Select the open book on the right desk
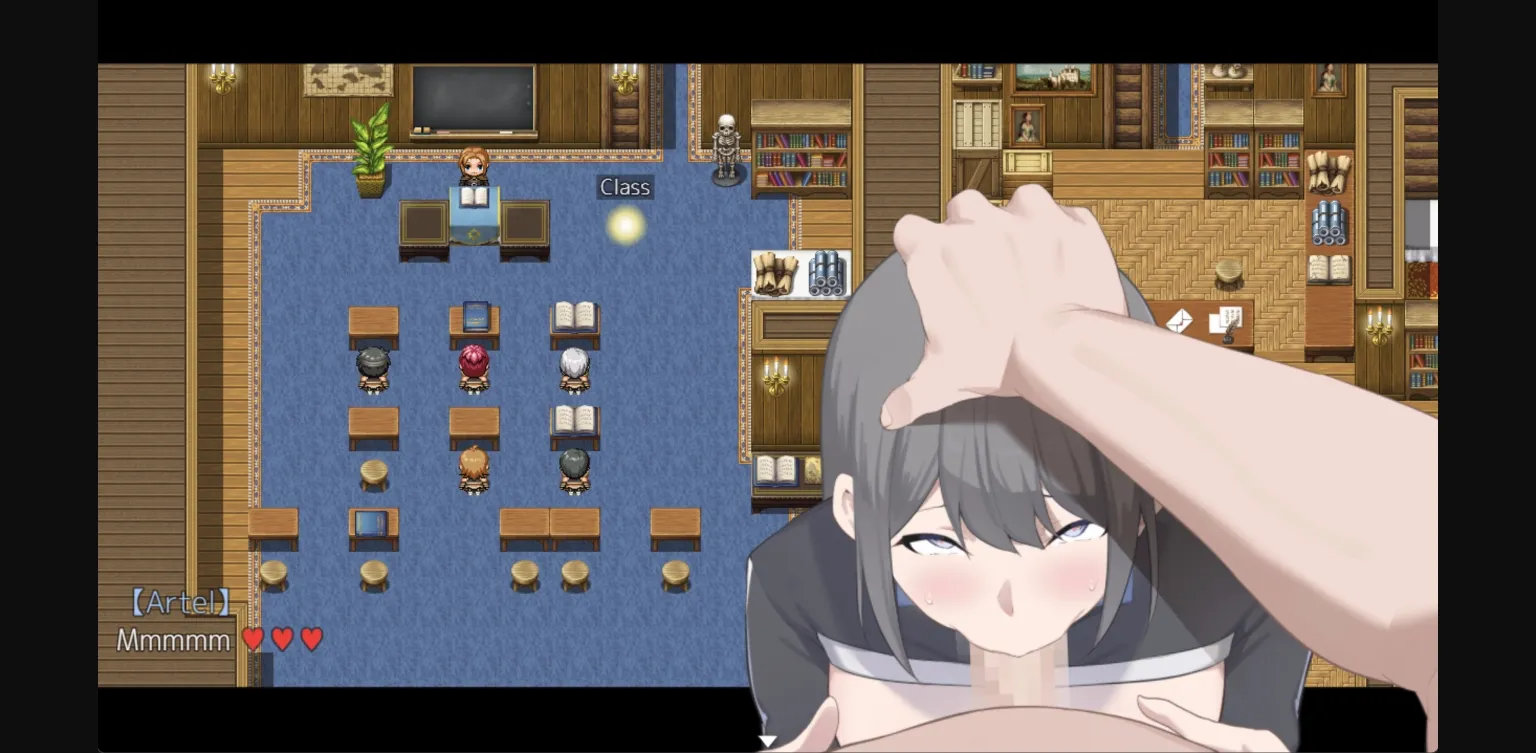The image size is (1536, 753). pyautogui.click(x=574, y=311)
